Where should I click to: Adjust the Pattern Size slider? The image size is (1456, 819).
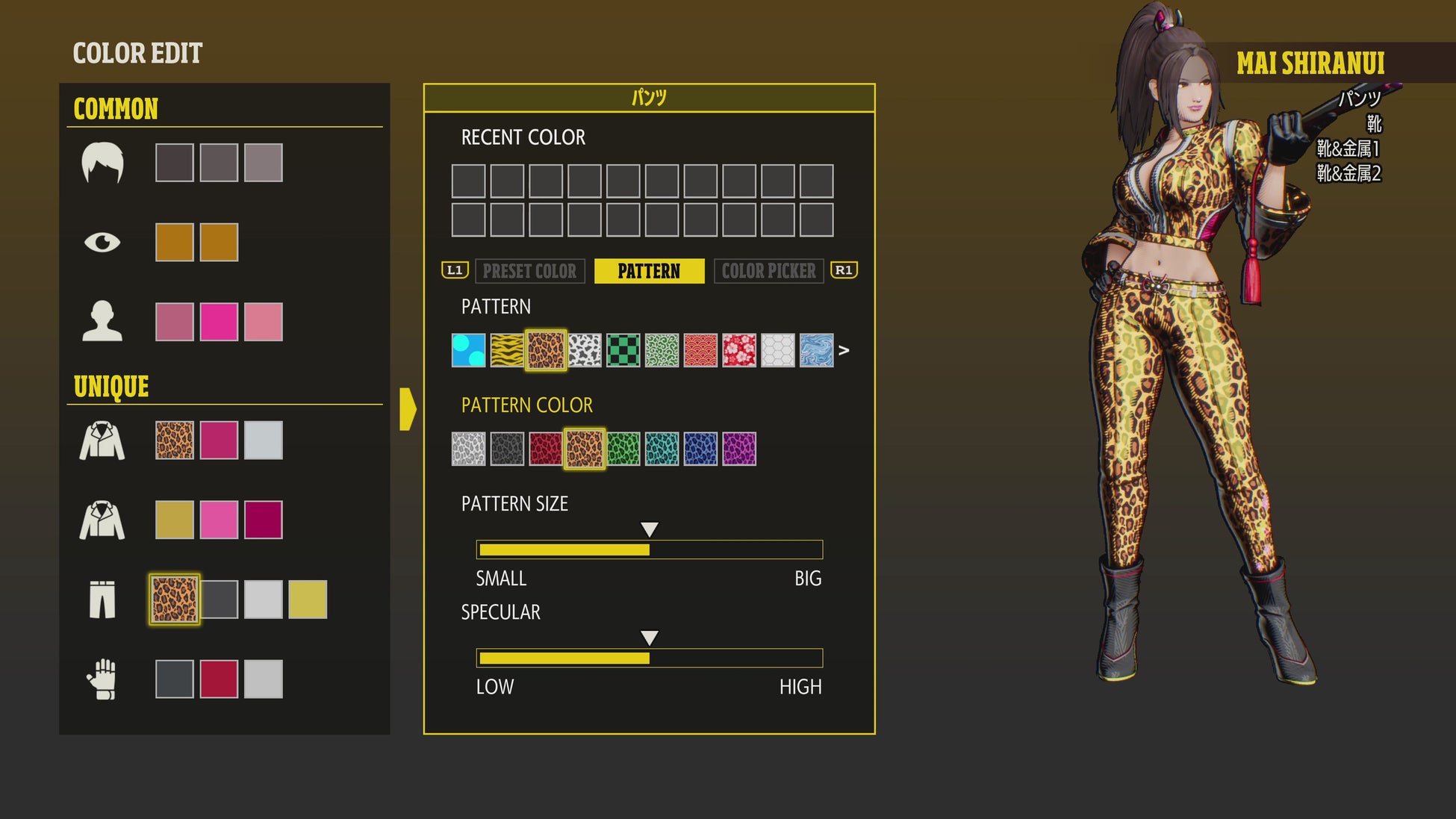[x=650, y=549]
